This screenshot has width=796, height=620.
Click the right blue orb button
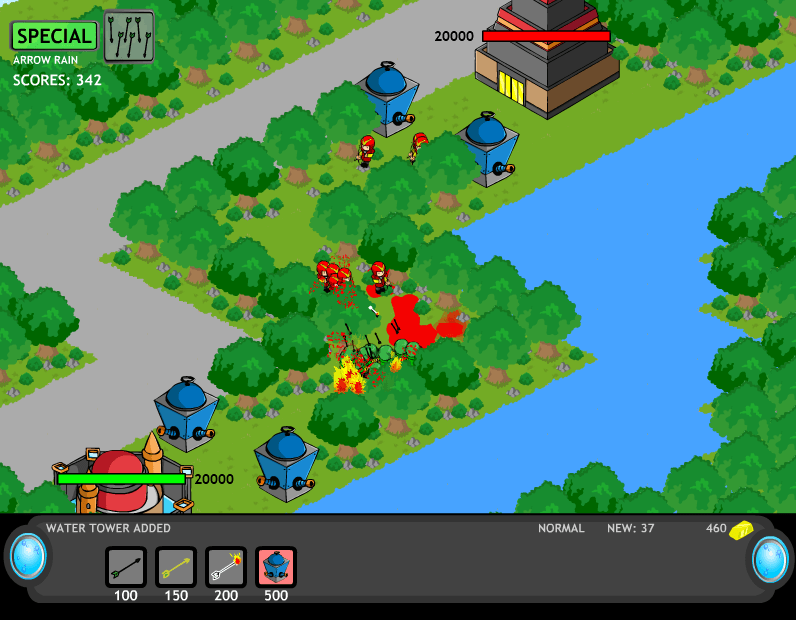770,558
